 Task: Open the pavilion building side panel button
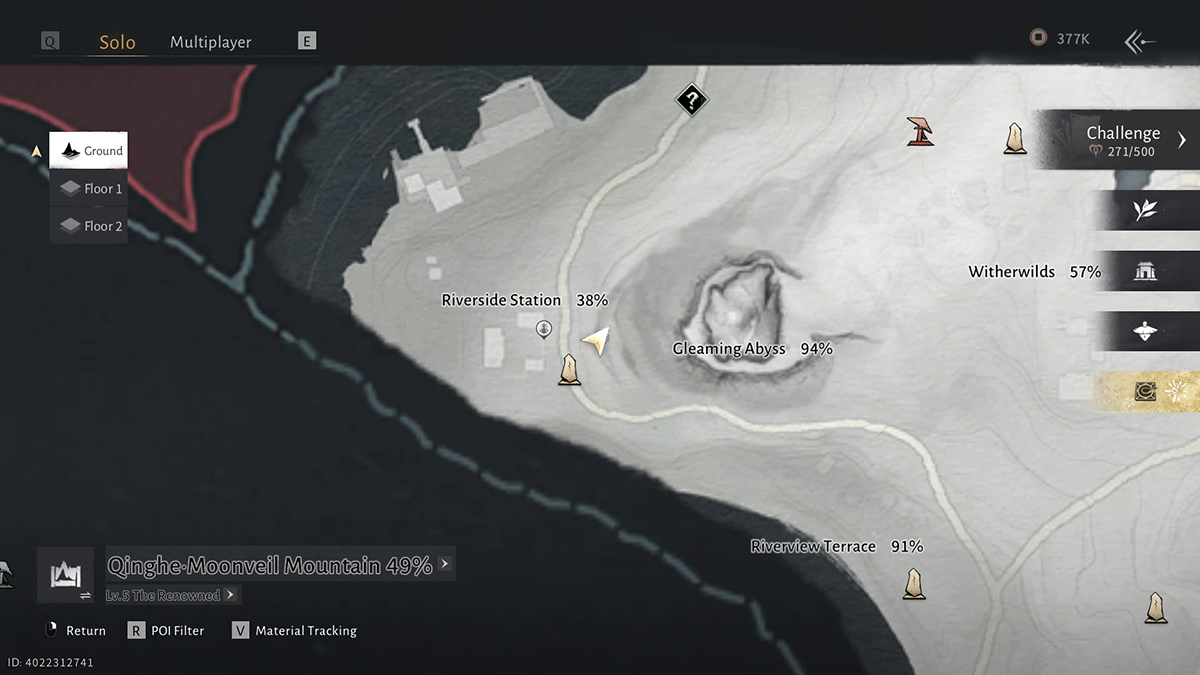[1146, 271]
